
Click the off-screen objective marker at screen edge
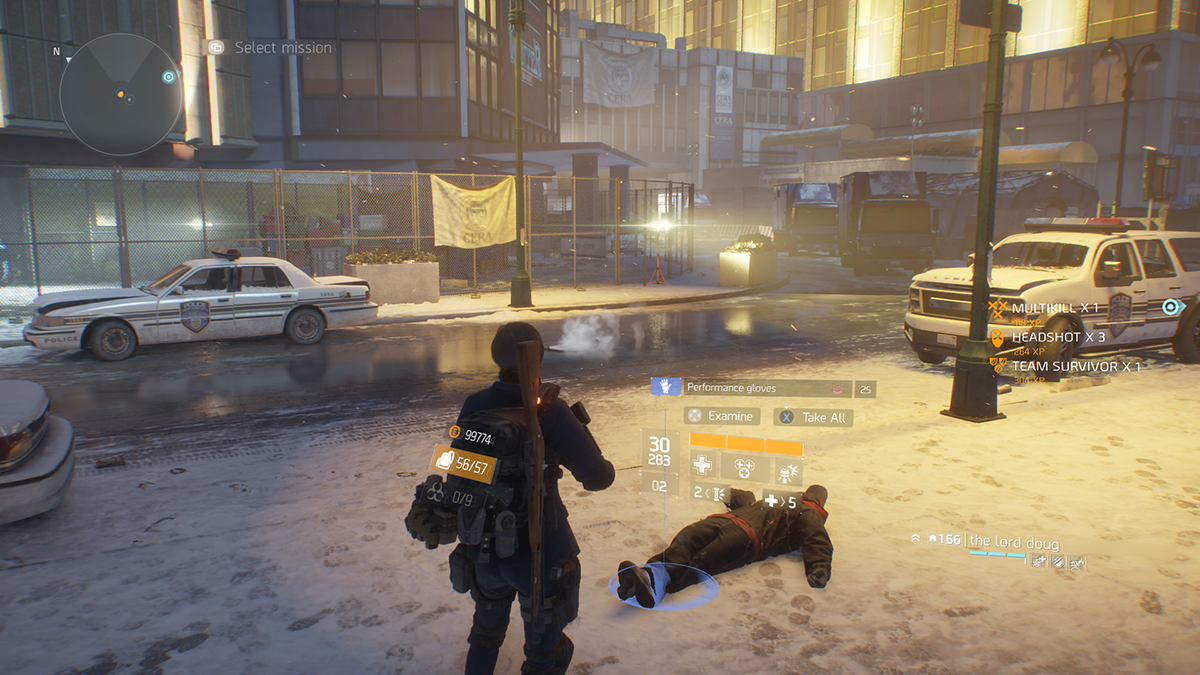coord(1172,307)
